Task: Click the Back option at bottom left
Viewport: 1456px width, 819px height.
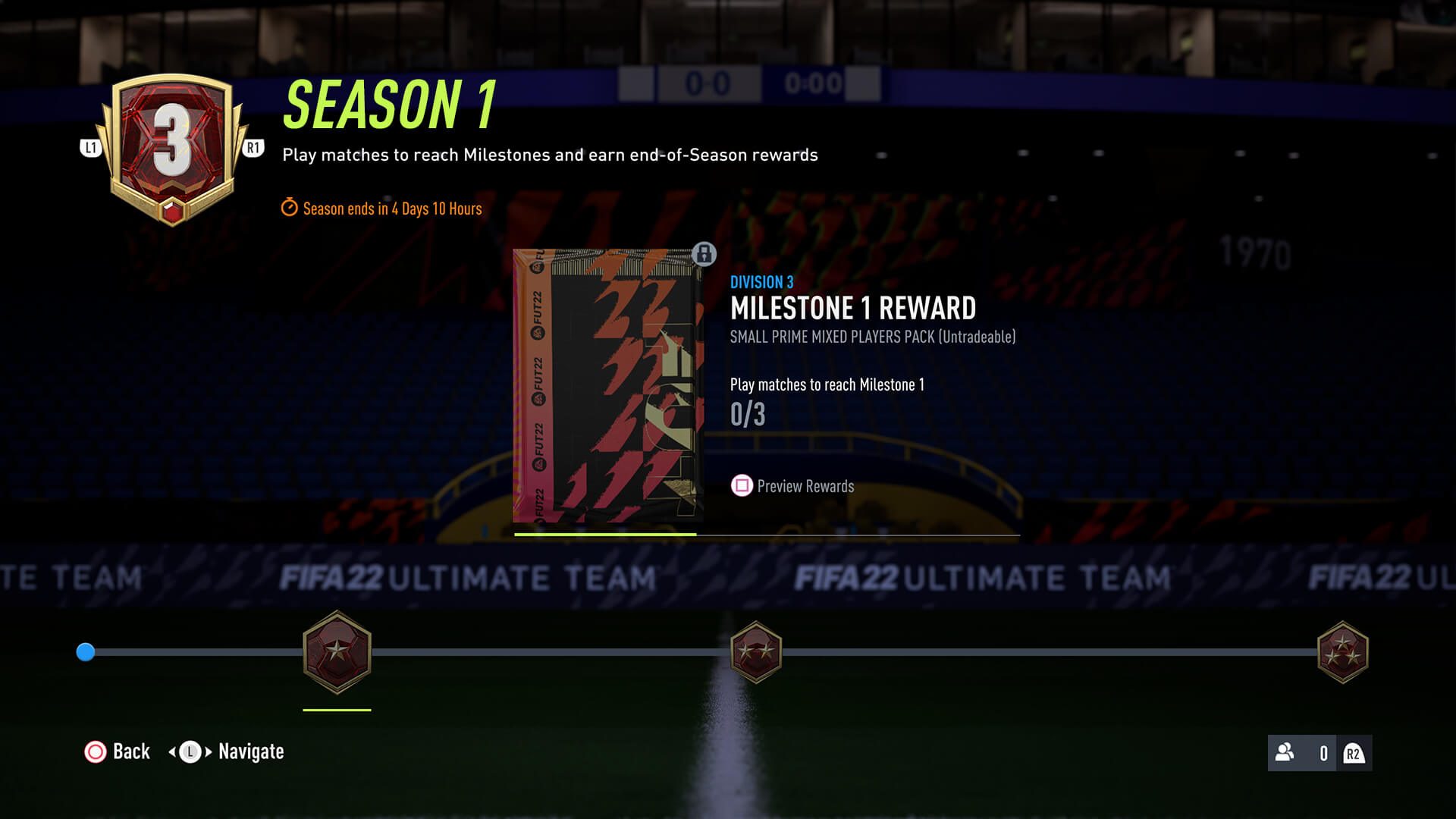Action: coord(130,752)
